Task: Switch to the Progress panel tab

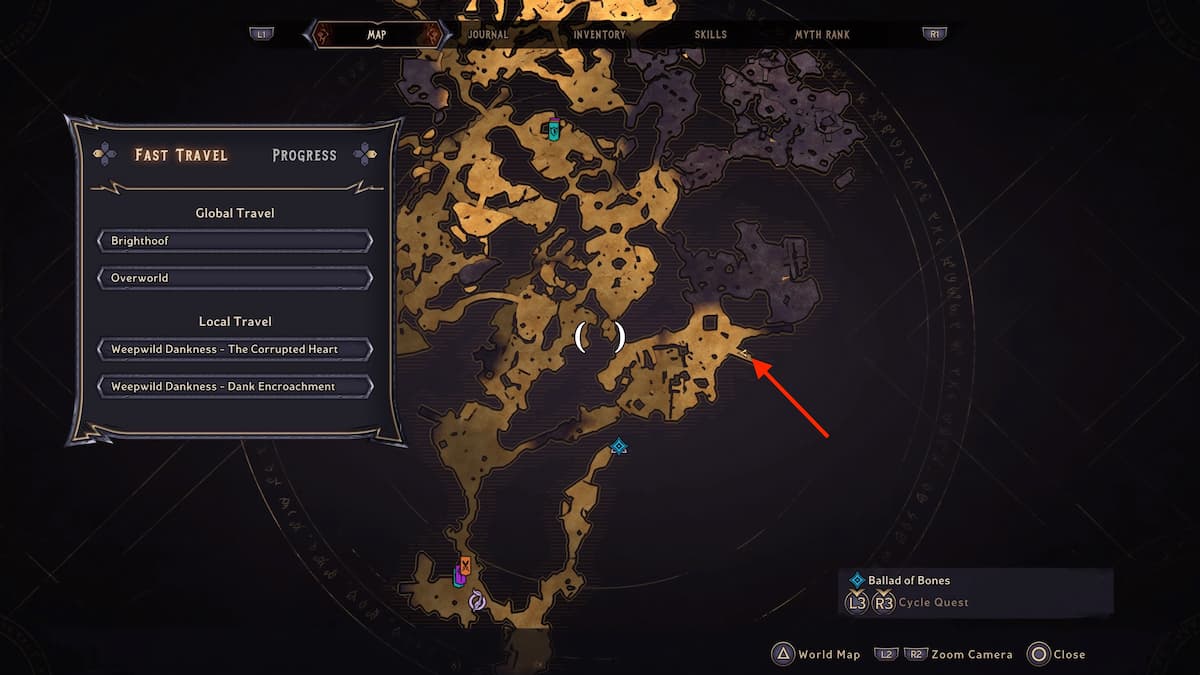Action: (x=304, y=155)
